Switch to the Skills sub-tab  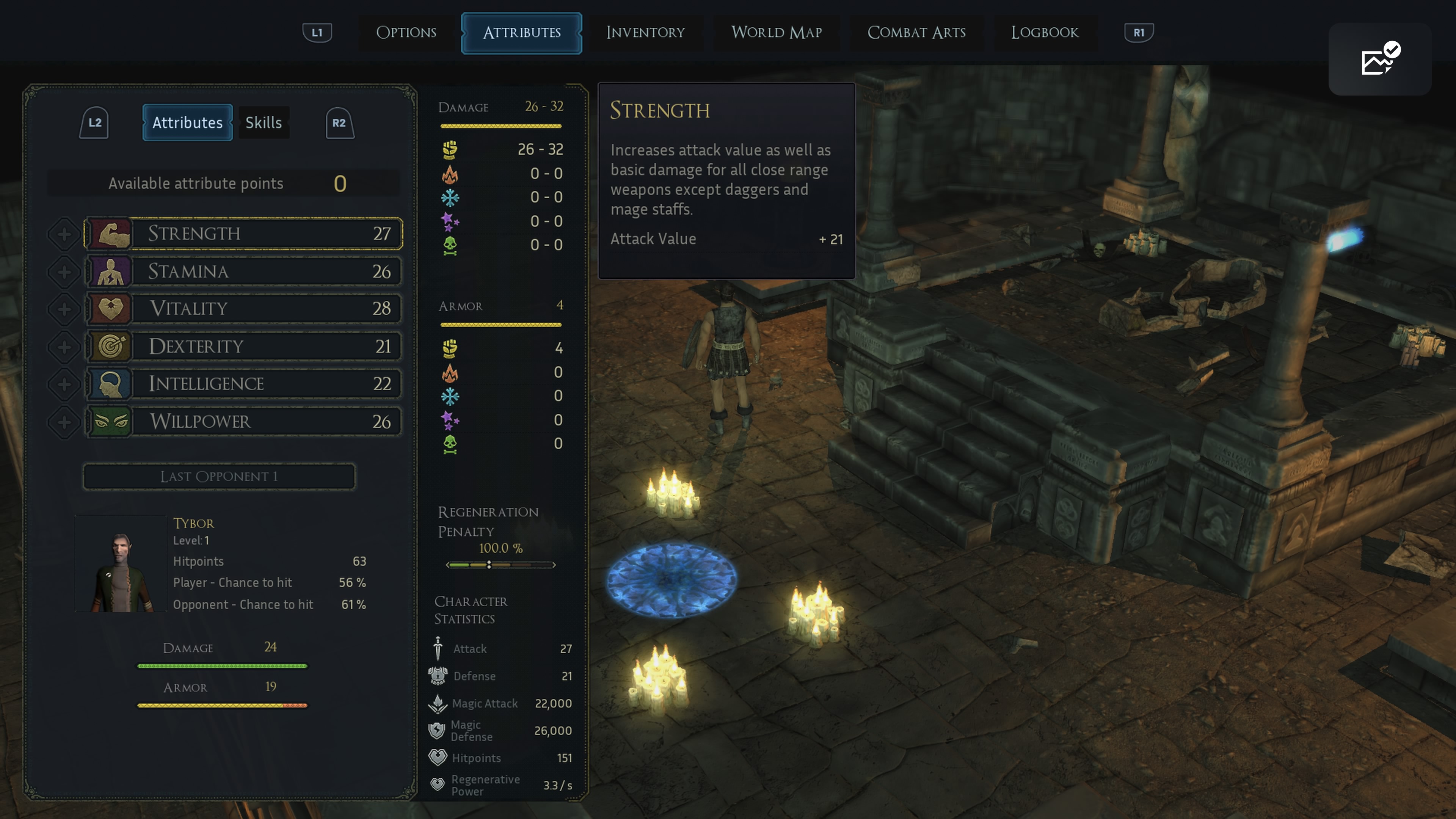(264, 122)
